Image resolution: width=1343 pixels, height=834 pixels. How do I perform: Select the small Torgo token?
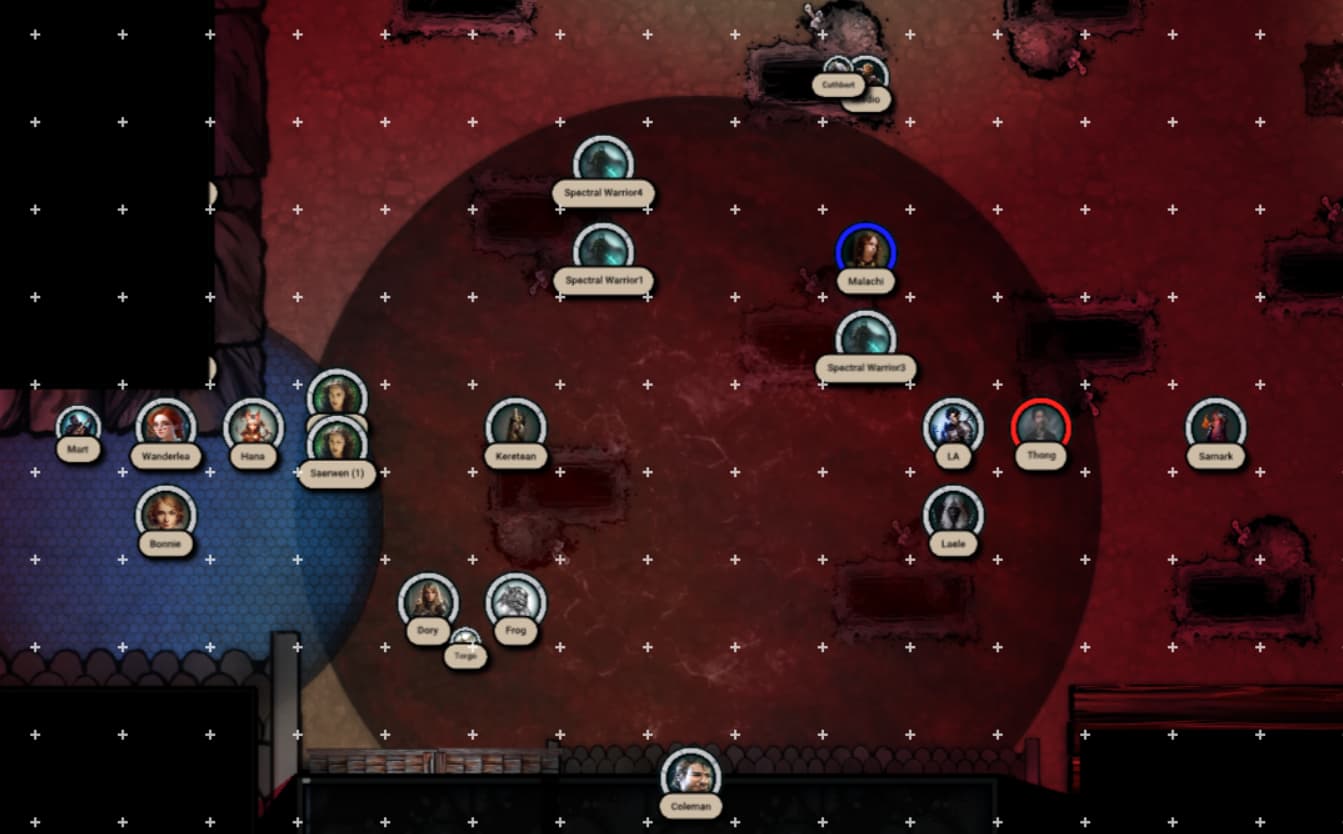pyautogui.click(x=465, y=640)
